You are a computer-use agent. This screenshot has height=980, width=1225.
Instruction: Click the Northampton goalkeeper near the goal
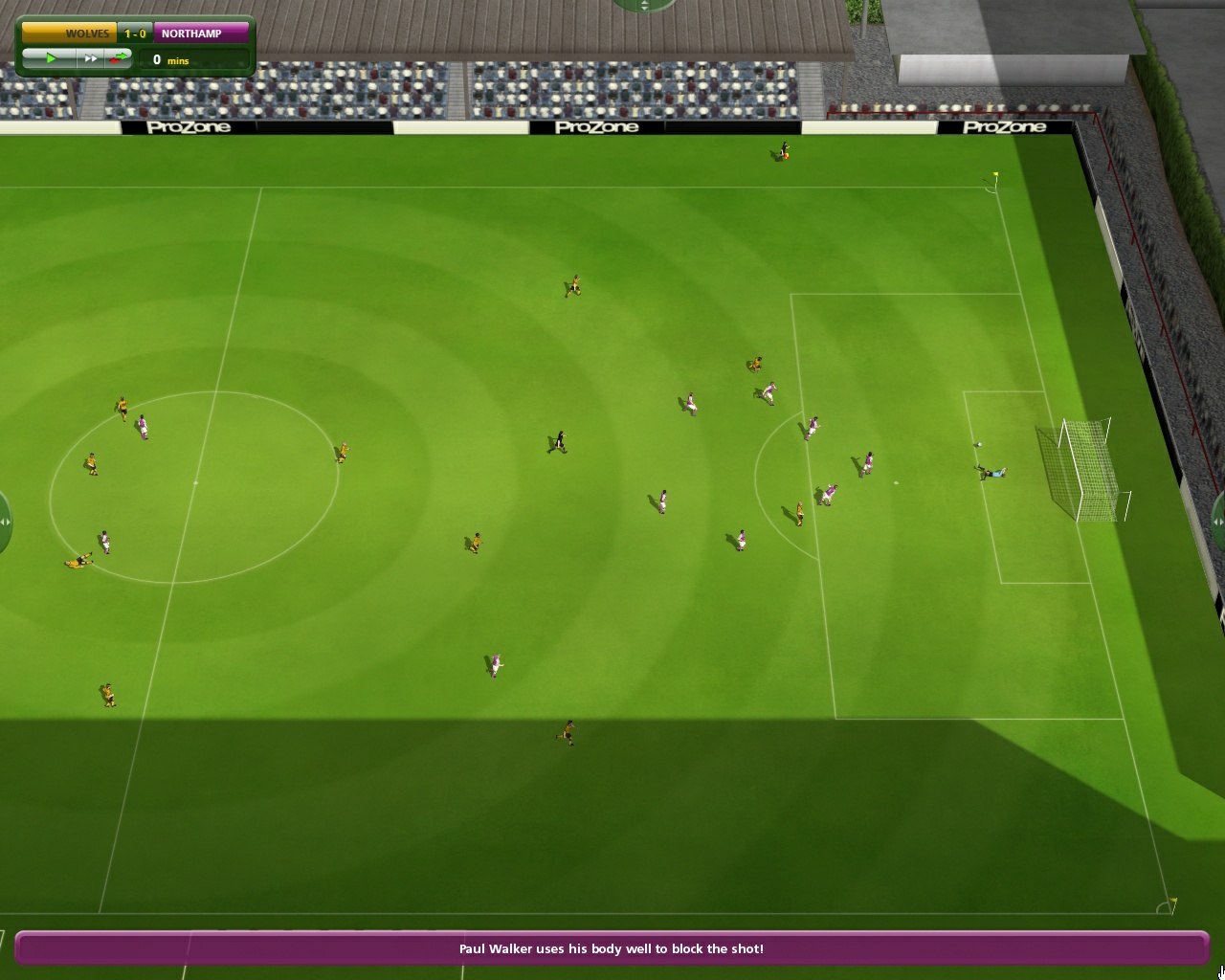(x=991, y=473)
